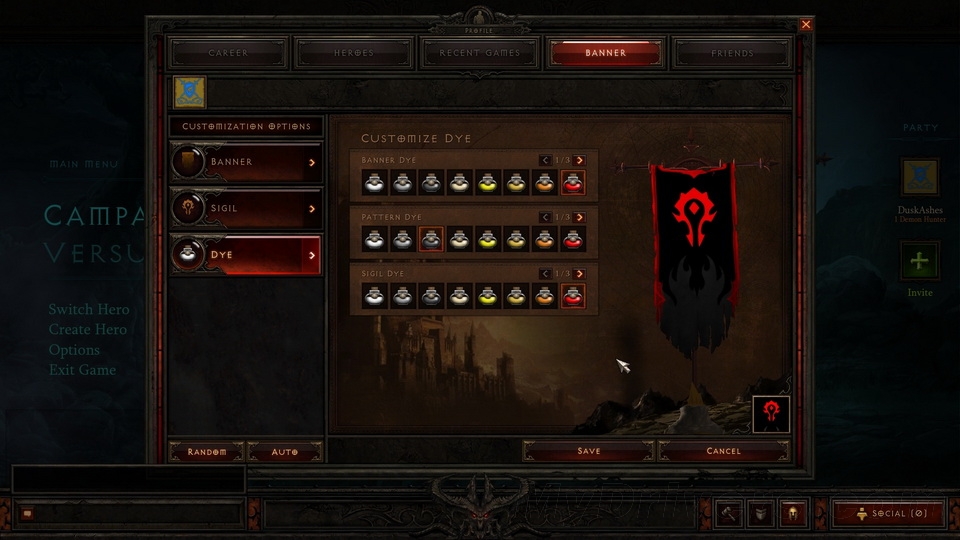This screenshot has height=540, width=960.
Task: Close the profile window
Action: (806, 24)
